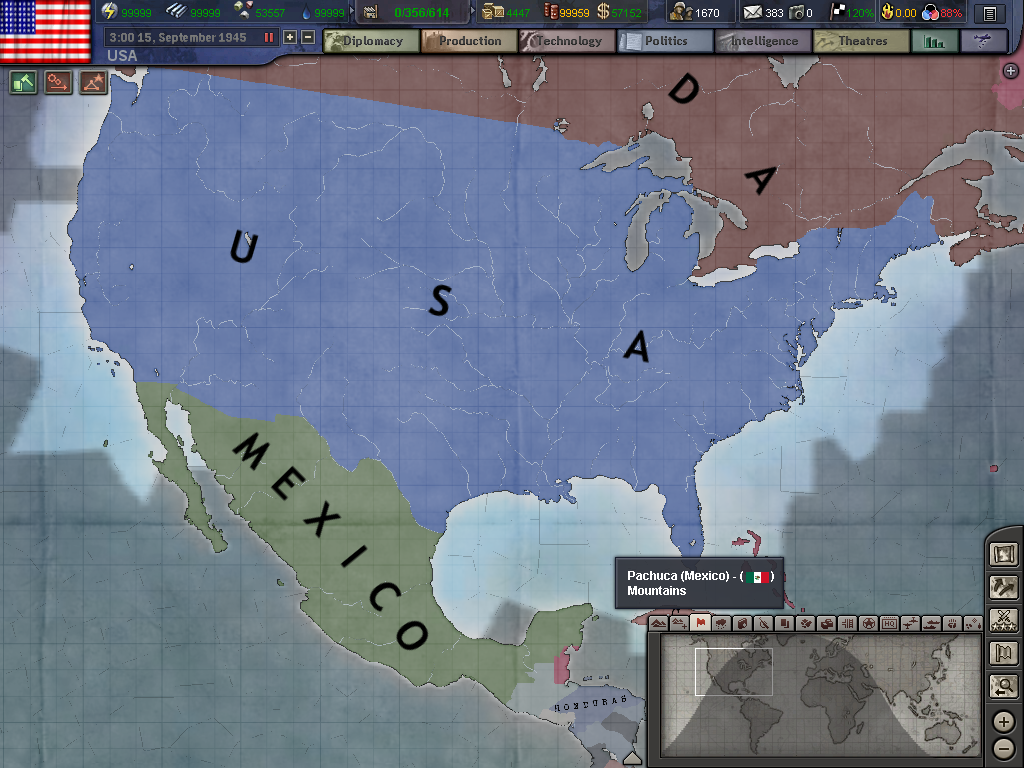1024x768 pixels.
Task: Show the Politics screen
Action: click(665, 41)
